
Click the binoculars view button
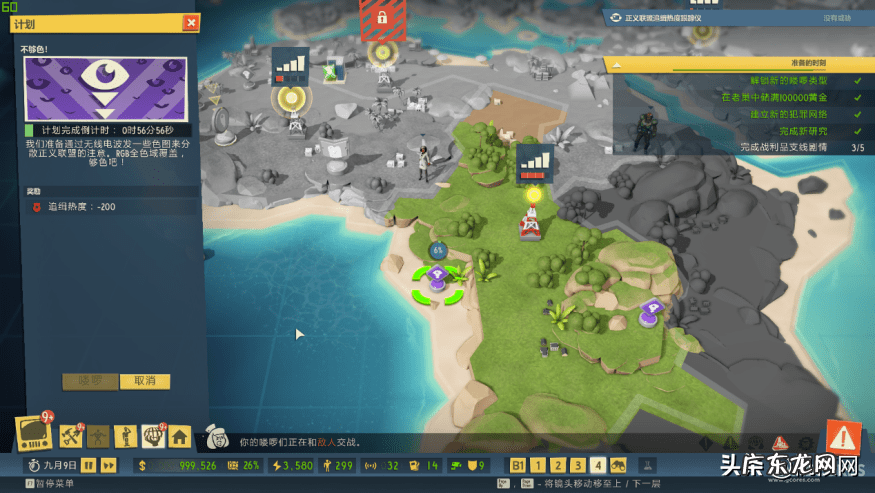[619, 465]
